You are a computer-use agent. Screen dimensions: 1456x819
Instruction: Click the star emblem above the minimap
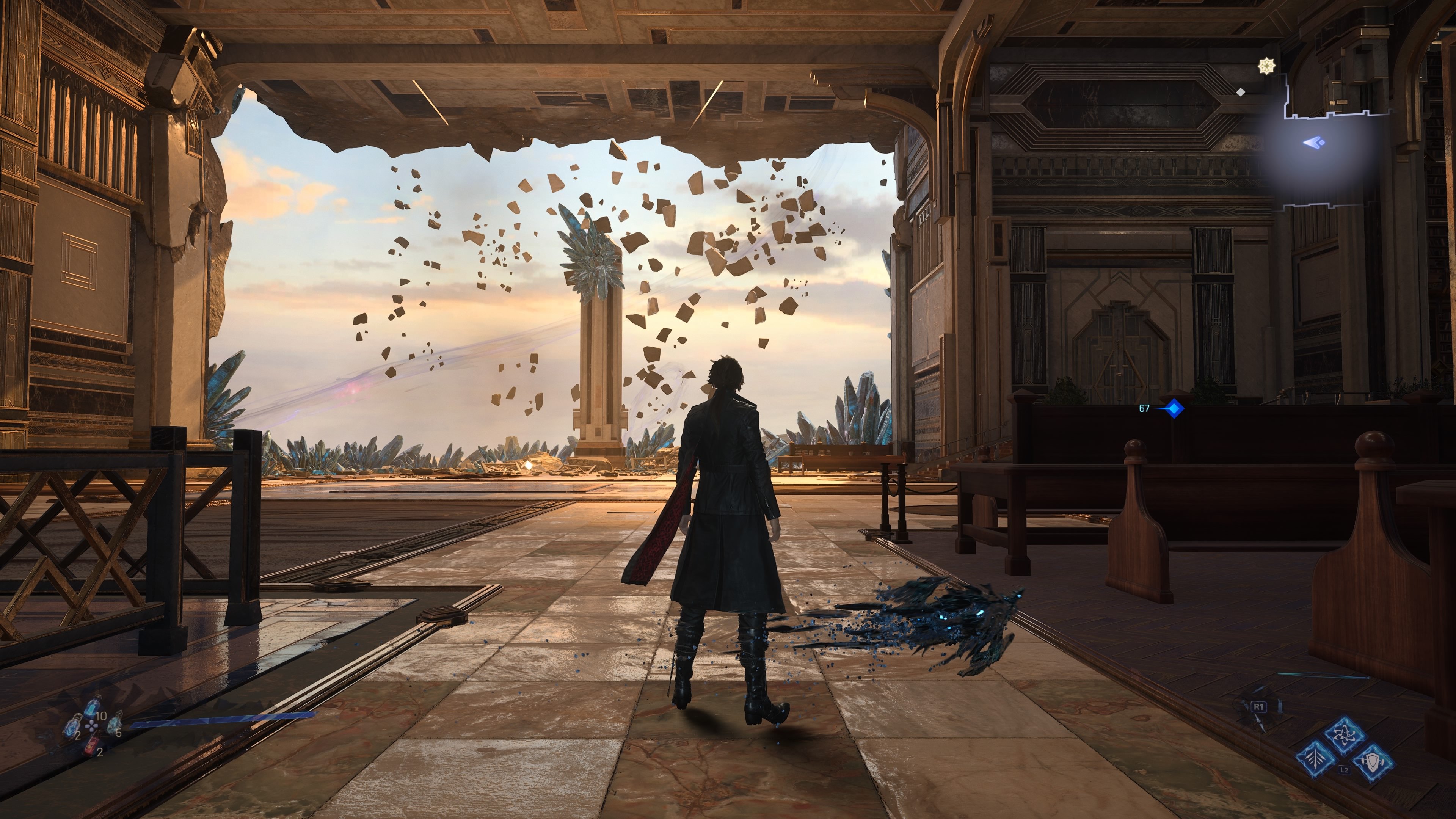(x=1268, y=66)
